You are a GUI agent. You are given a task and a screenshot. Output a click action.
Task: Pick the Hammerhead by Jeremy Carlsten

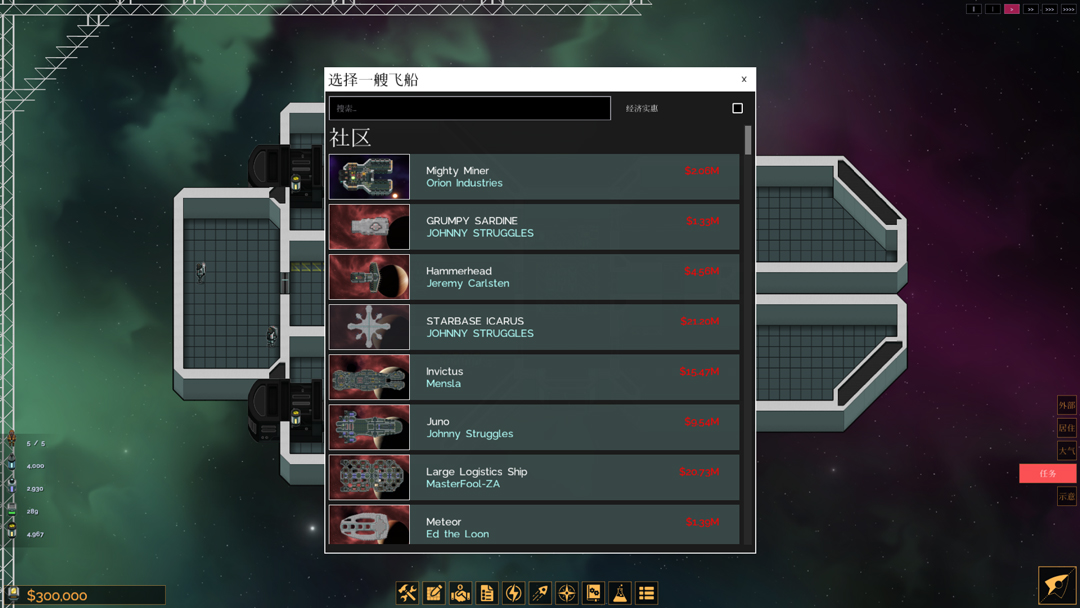point(534,277)
